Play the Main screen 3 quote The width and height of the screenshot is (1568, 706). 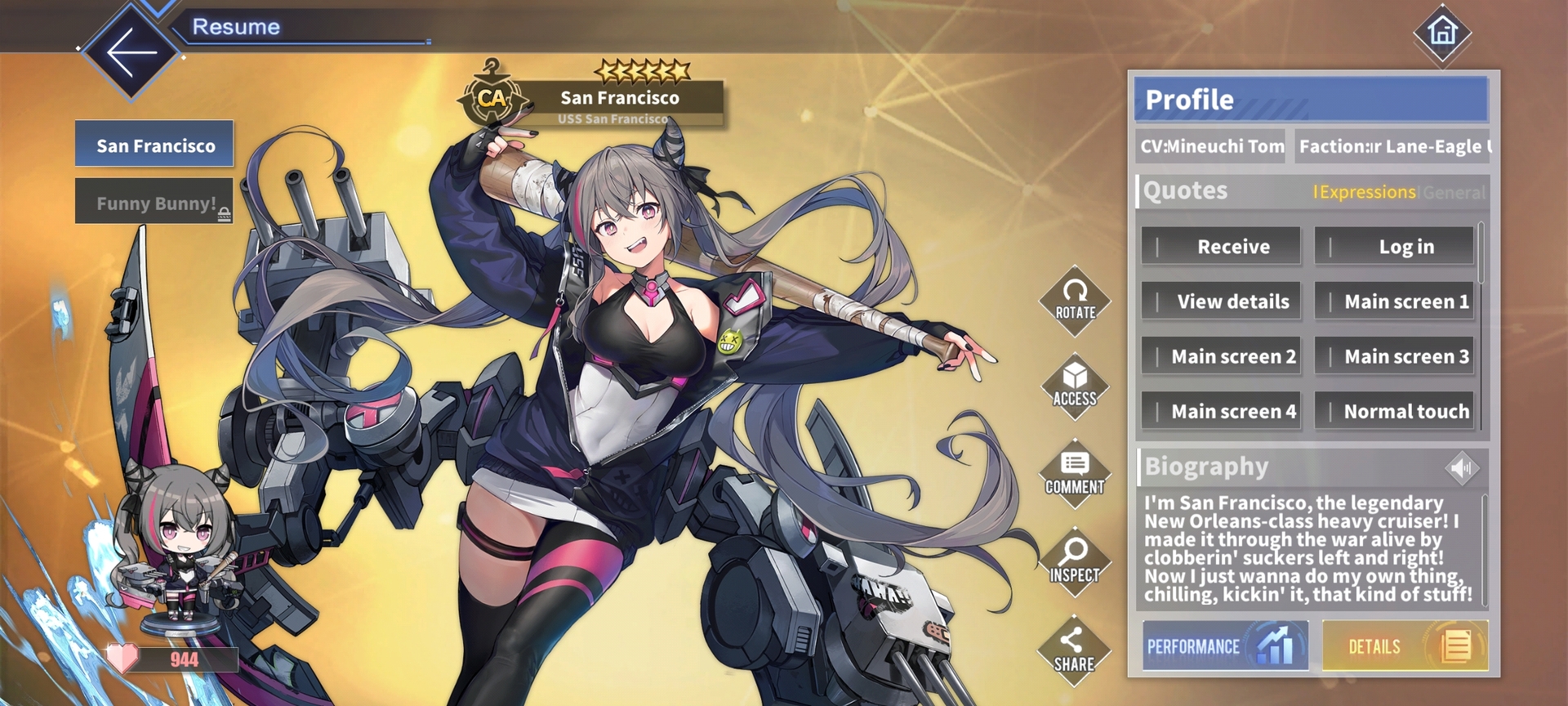click(x=1394, y=356)
